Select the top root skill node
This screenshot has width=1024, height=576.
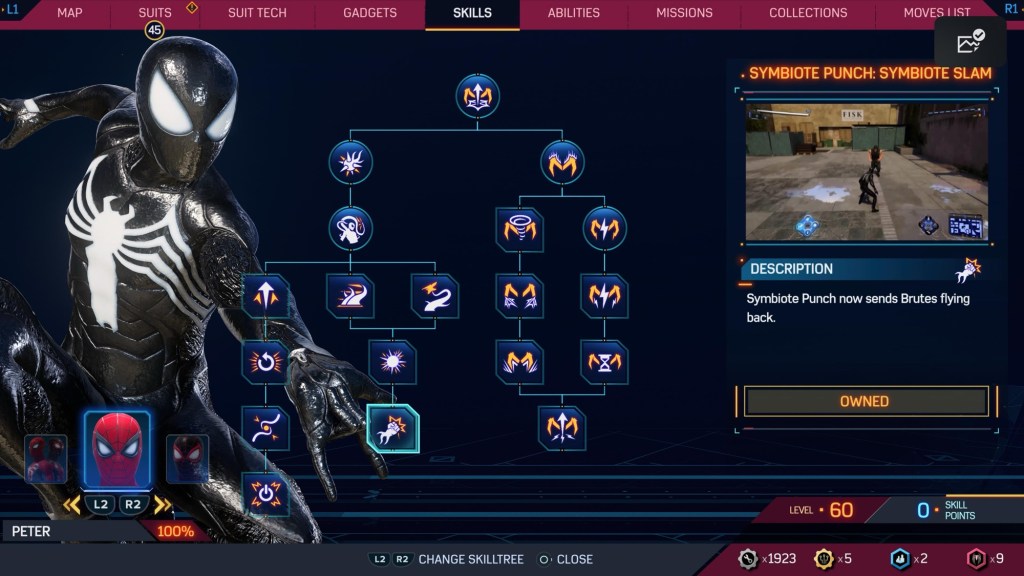(477, 96)
